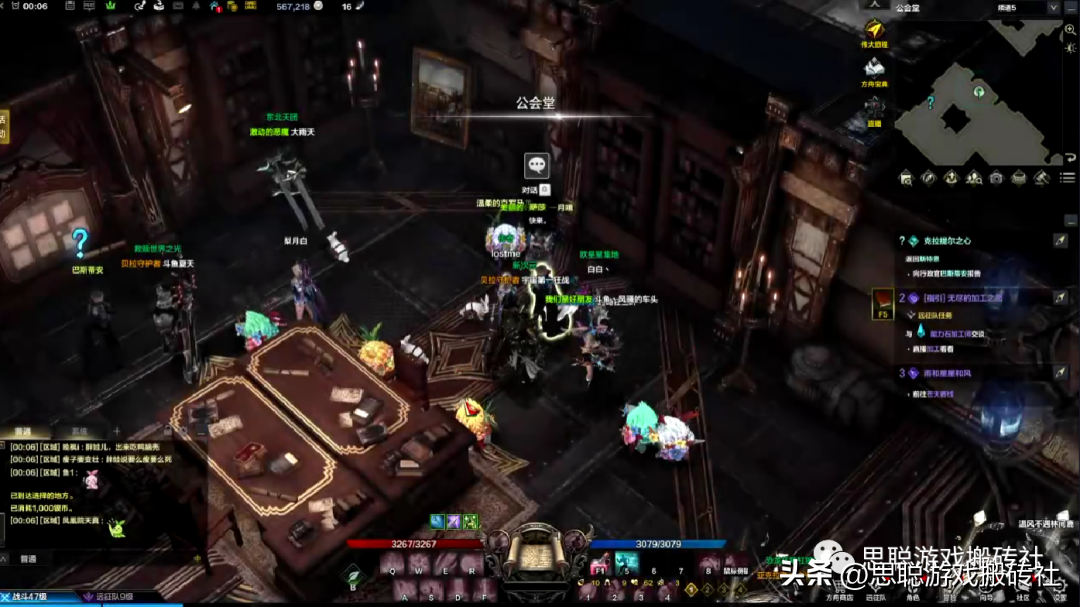Open the 伟大旅程 journey guide icon
The height and width of the screenshot is (607, 1080).
(x=874, y=30)
